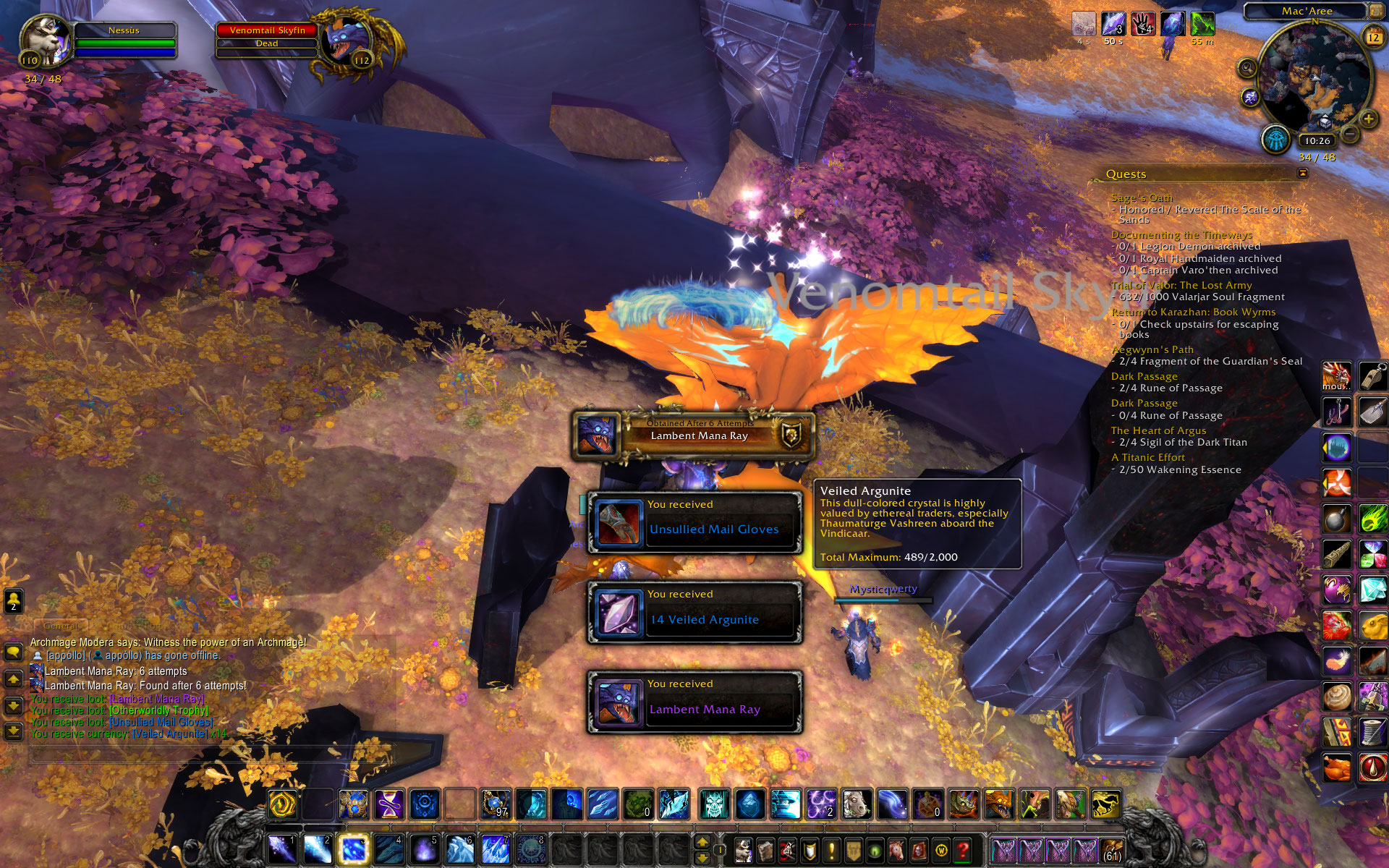
Task: Switch to the General chat tab
Action: [60, 626]
